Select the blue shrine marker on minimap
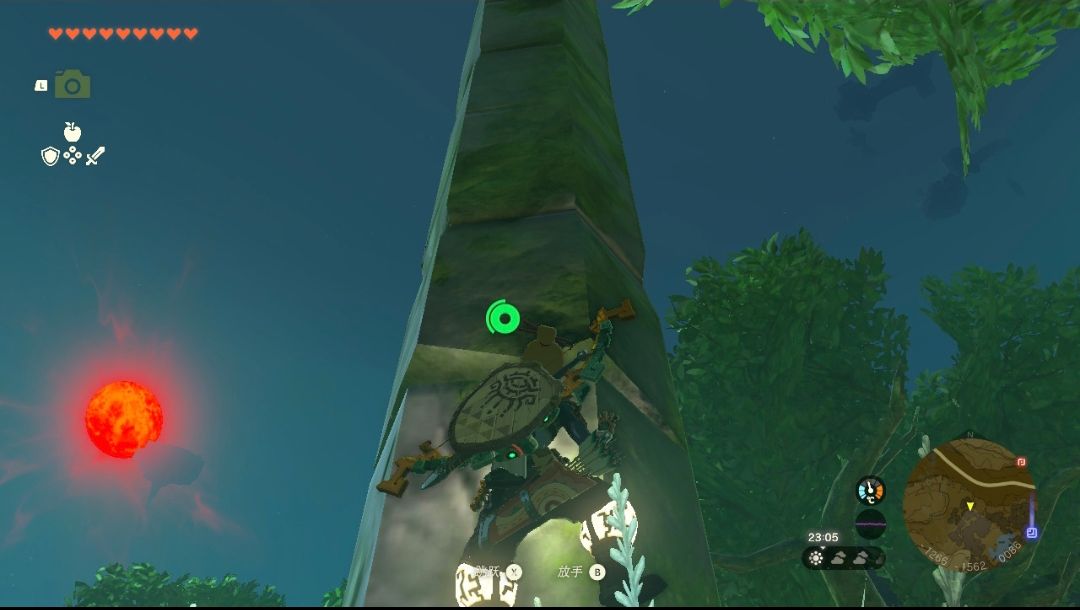1080x610 pixels. click(1031, 533)
